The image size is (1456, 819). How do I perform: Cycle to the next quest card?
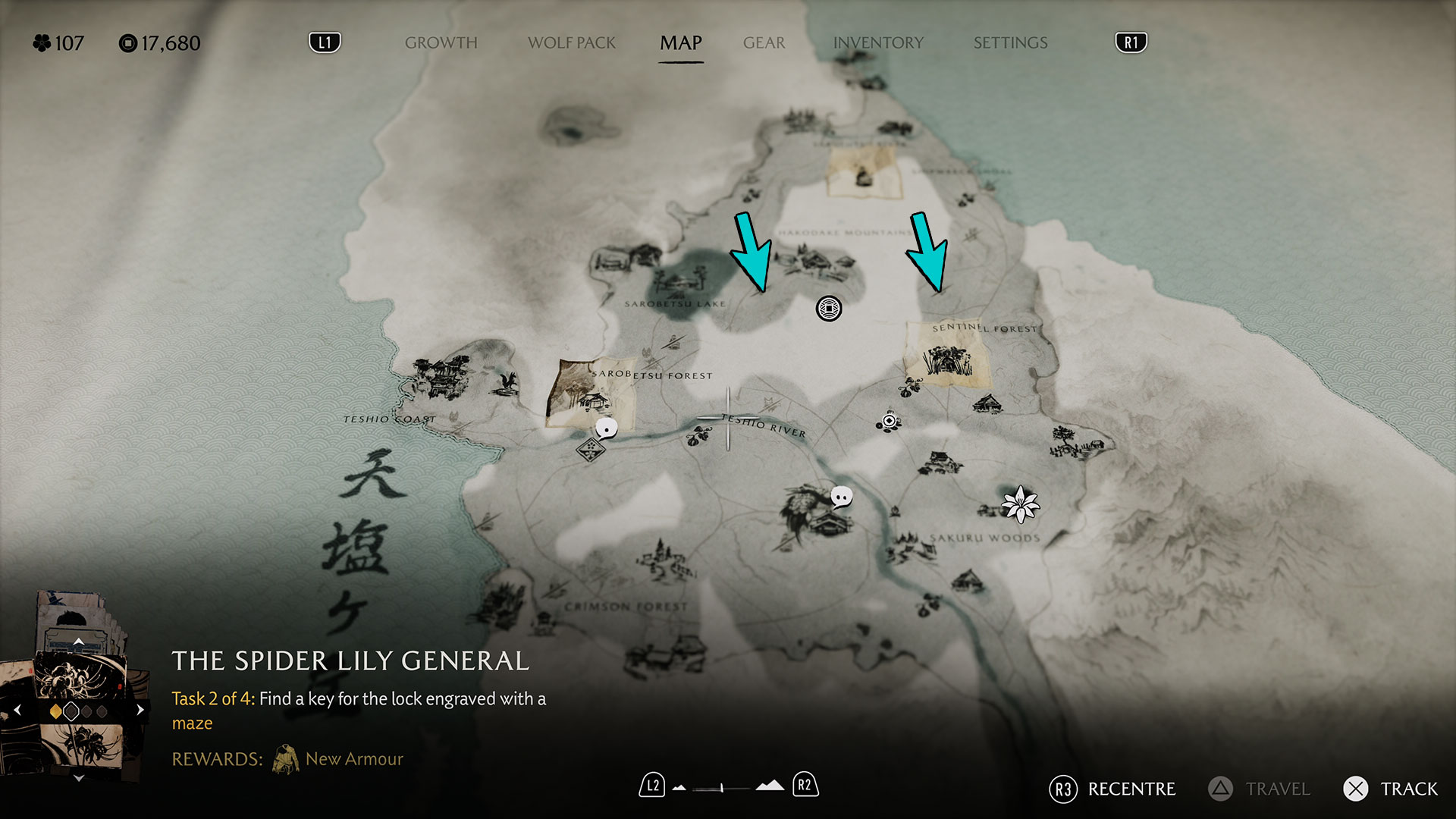pos(140,711)
